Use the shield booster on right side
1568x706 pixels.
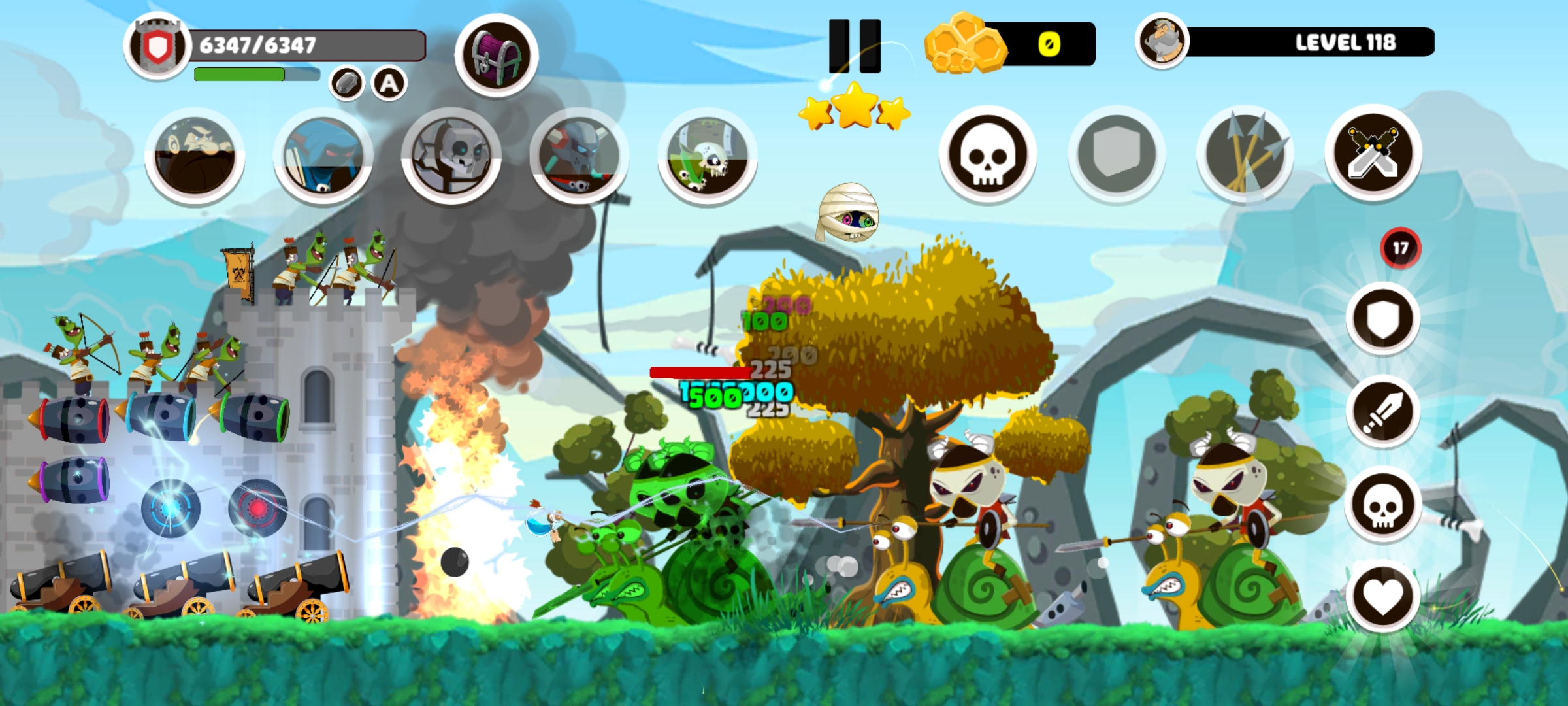(1382, 319)
